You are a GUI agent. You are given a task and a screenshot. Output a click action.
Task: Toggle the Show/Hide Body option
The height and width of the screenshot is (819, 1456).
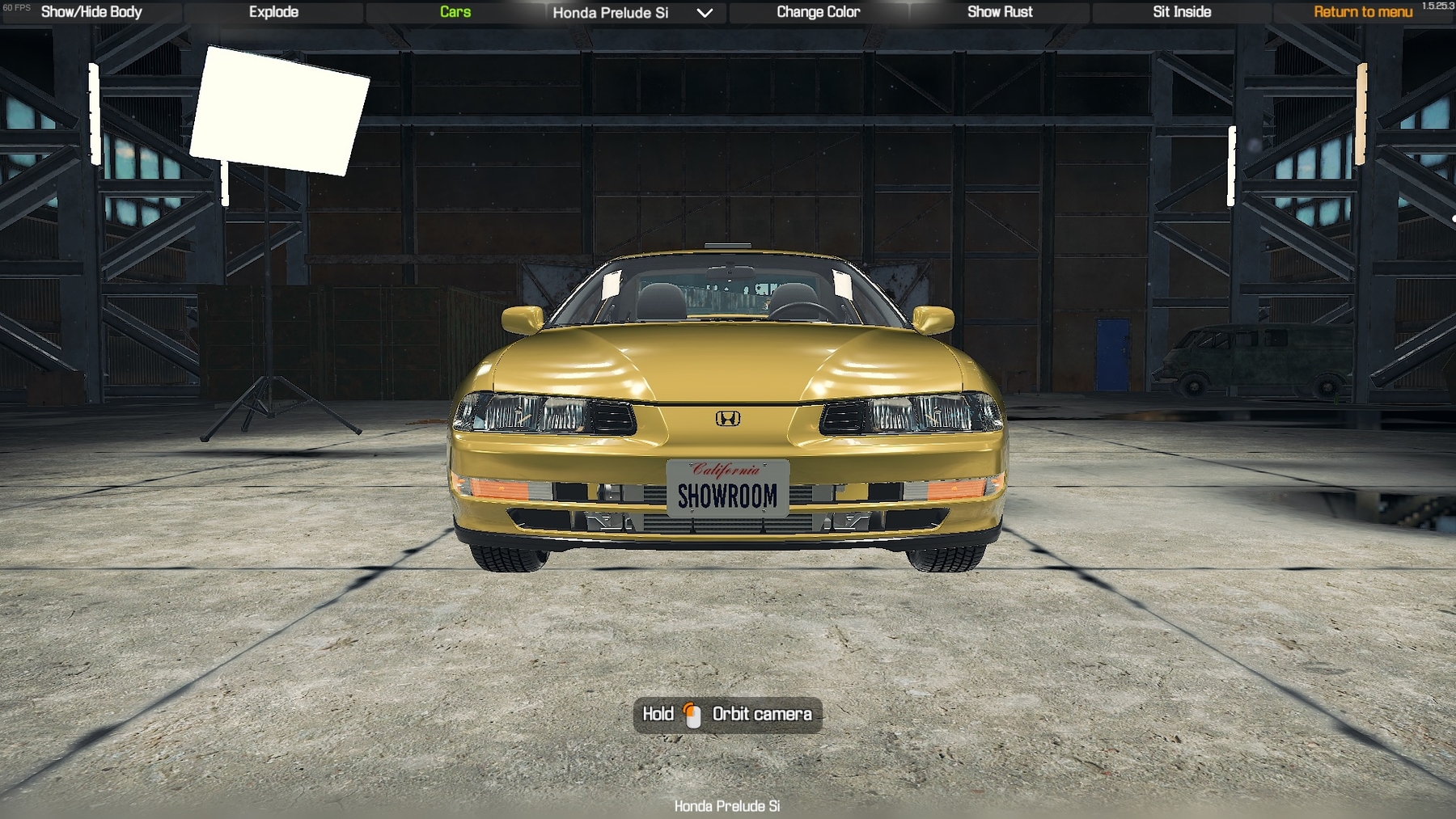click(x=91, y=12)
